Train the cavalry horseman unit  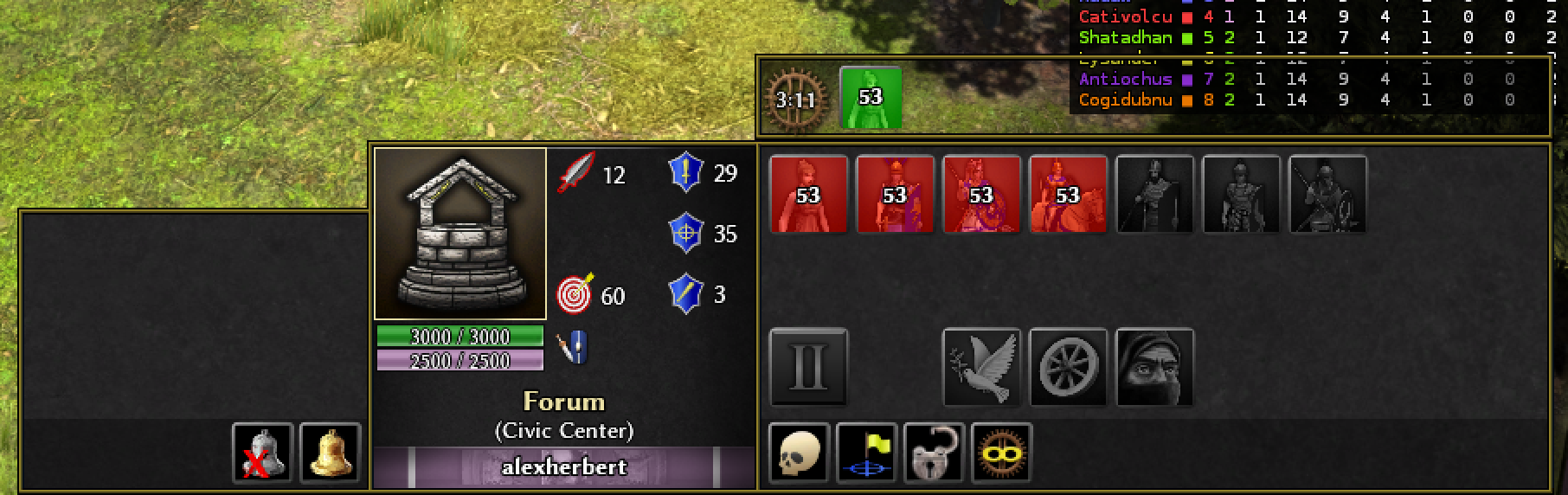pyautogui.click(x=1068, y=195)
